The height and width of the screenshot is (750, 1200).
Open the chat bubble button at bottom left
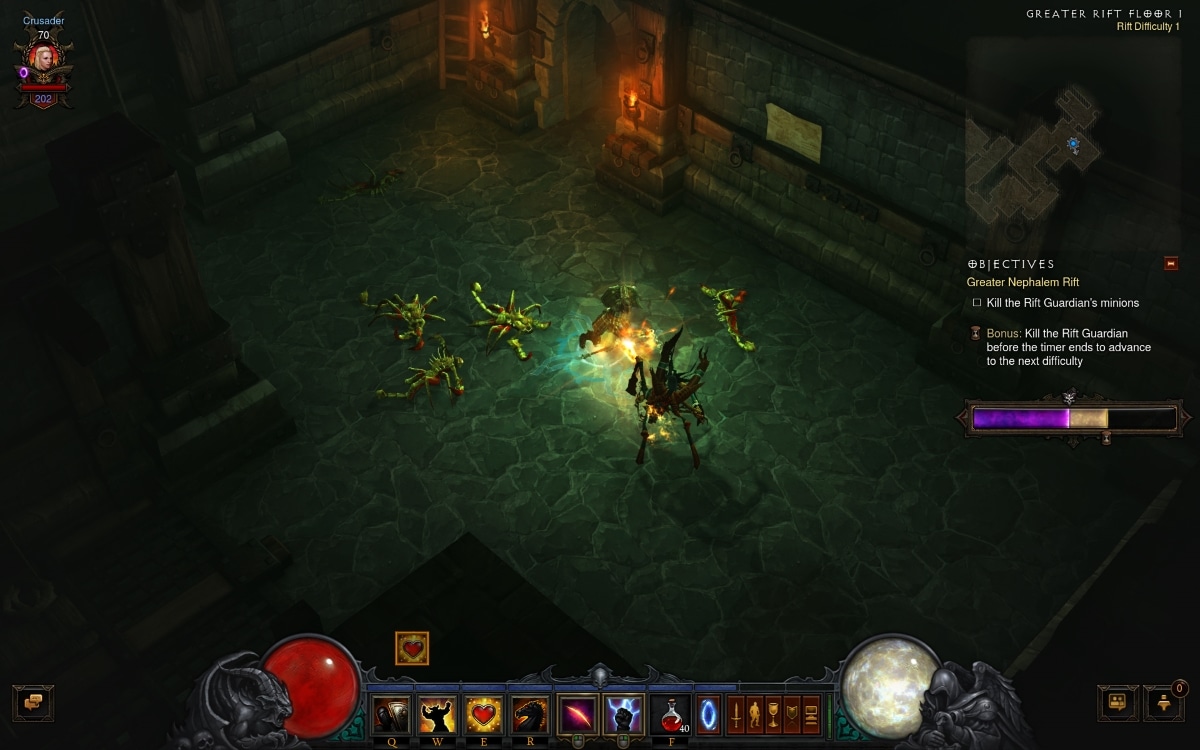pos(33,702)
